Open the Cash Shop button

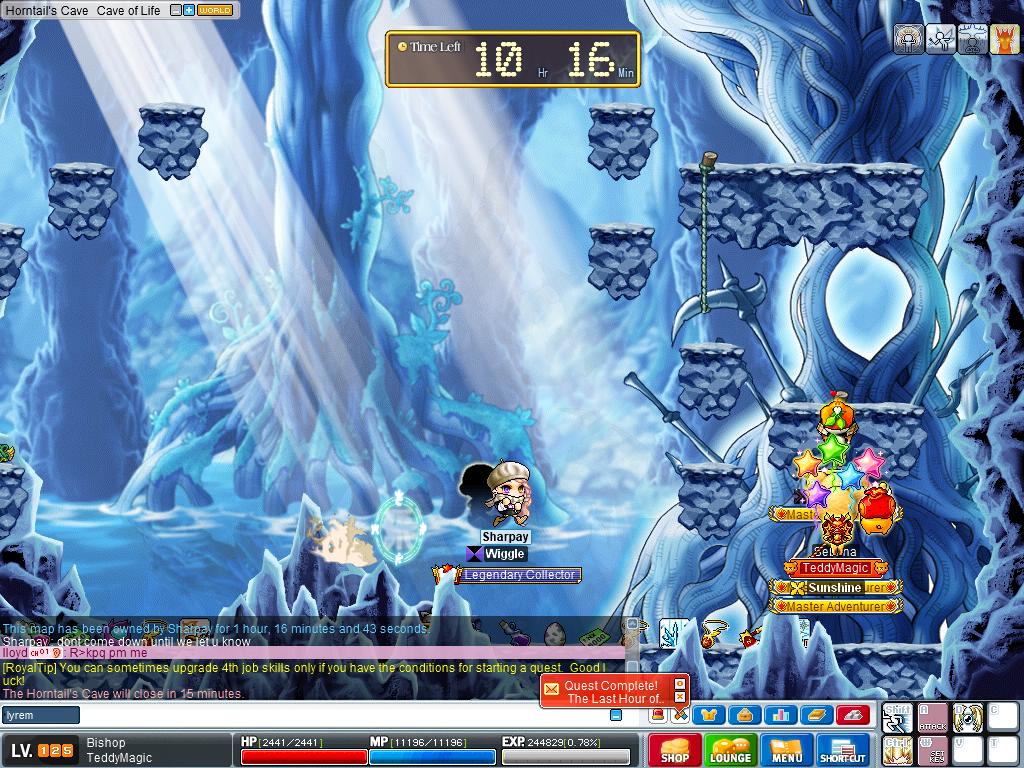tap(675, 750)
